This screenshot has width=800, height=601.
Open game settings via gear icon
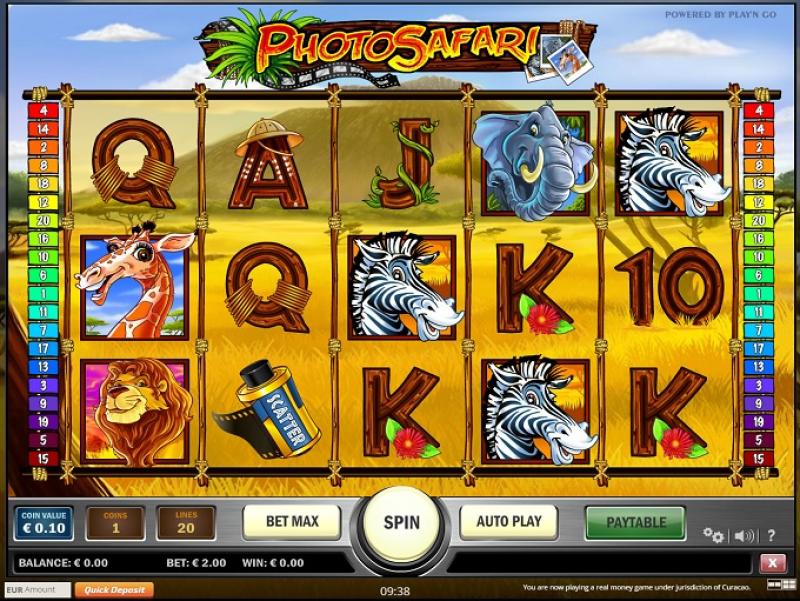713,535
